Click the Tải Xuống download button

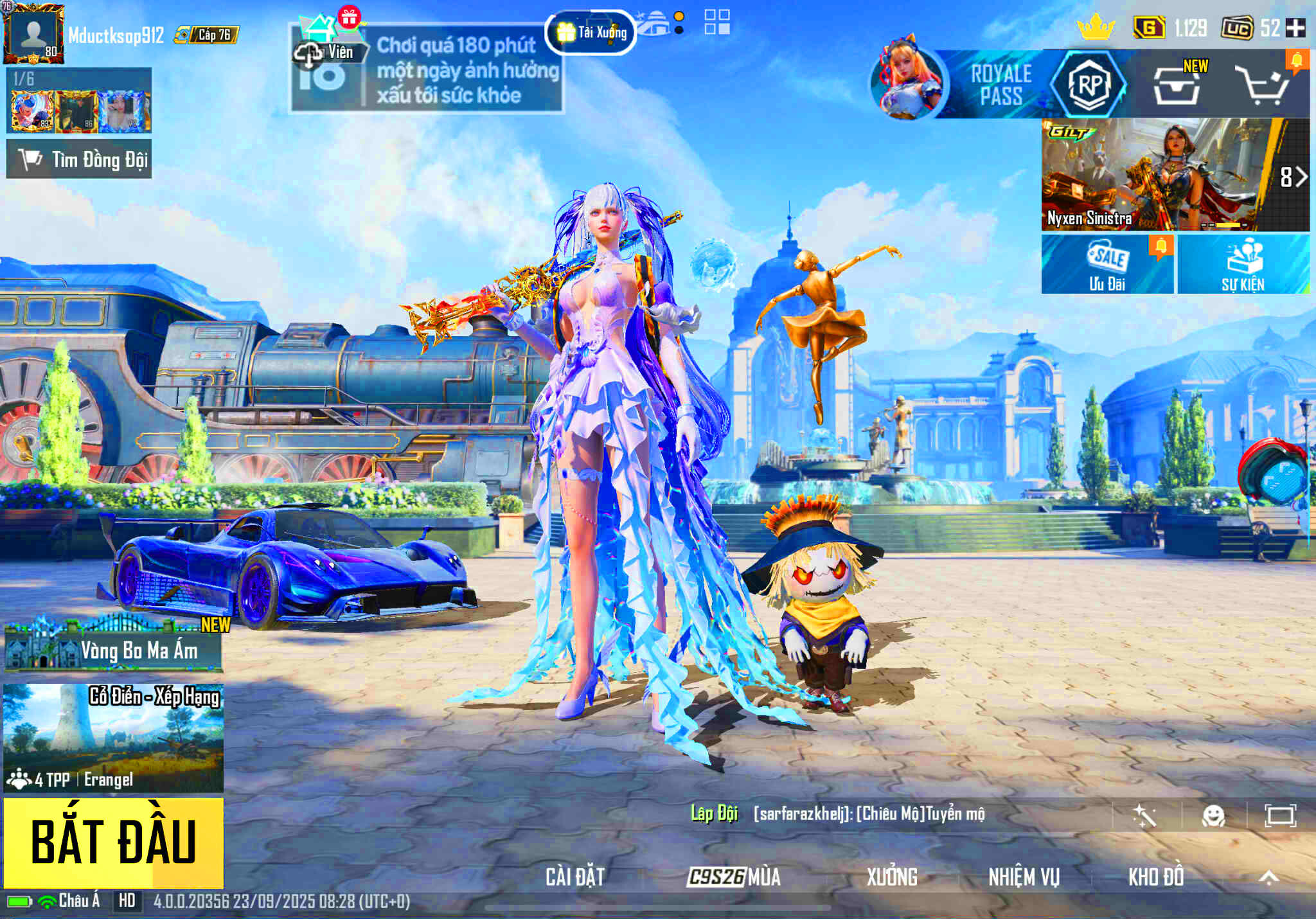coord(591,32)
